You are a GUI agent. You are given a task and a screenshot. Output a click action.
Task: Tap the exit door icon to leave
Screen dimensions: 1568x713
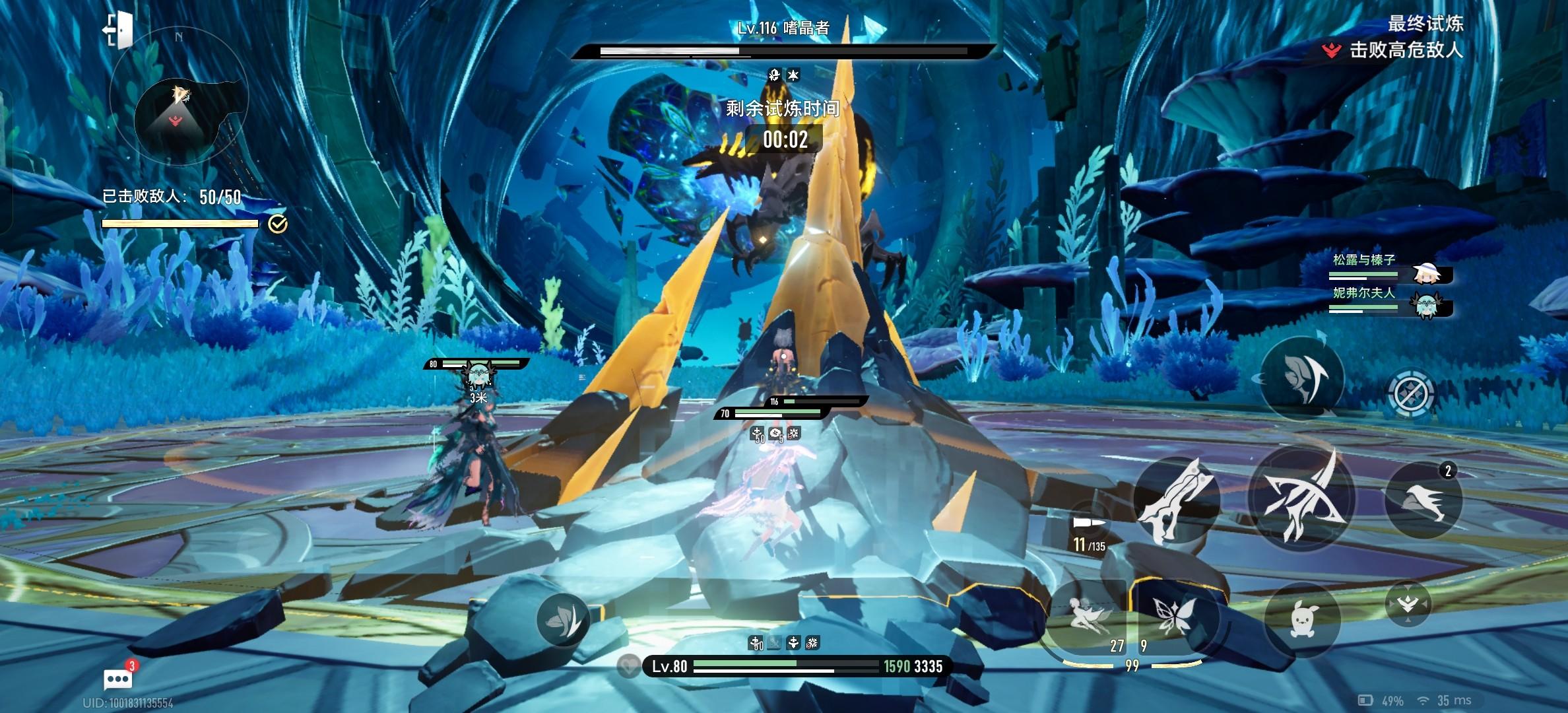click(117, 30)
